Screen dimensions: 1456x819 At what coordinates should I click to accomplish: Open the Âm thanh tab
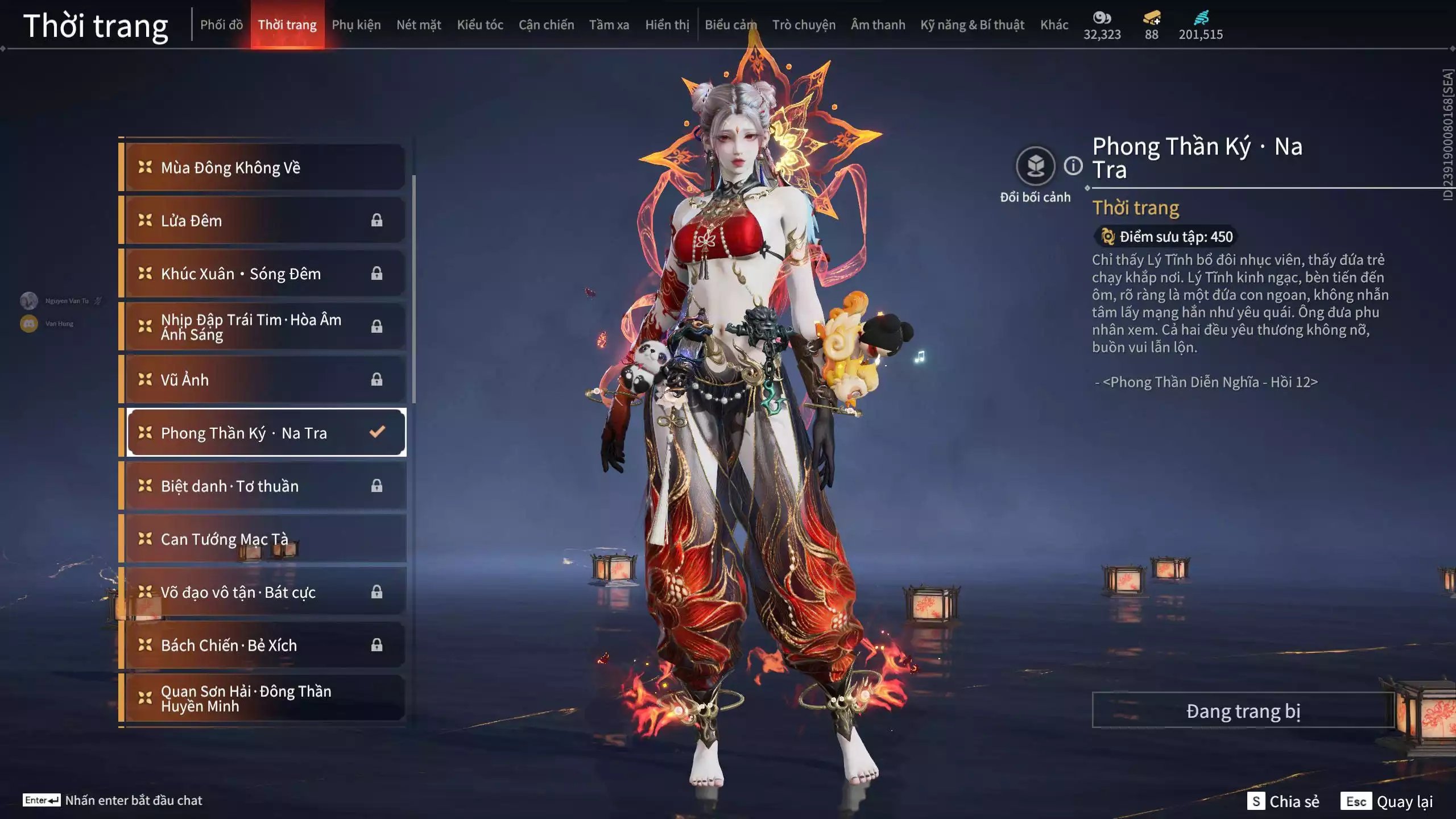pyautogui.click(x=878, y=25)
